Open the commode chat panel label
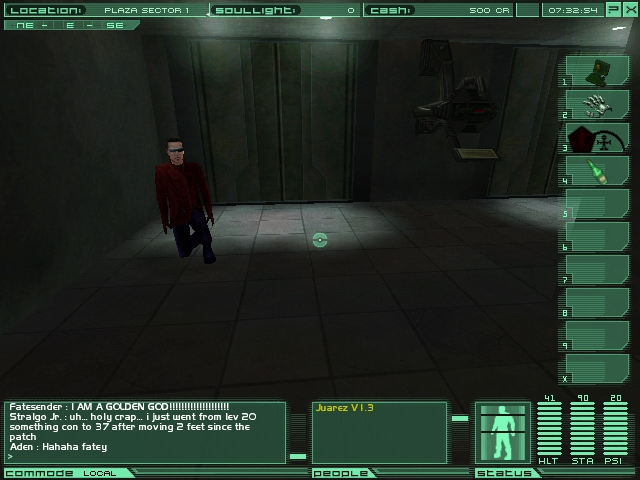640x480 pixels. [x=39, y=473]
